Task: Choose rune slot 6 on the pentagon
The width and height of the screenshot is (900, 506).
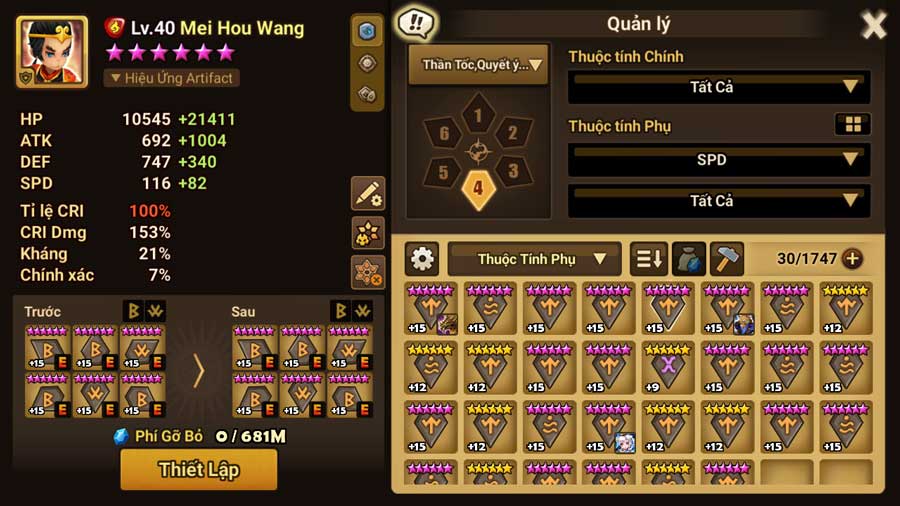Action: [444, 133]
